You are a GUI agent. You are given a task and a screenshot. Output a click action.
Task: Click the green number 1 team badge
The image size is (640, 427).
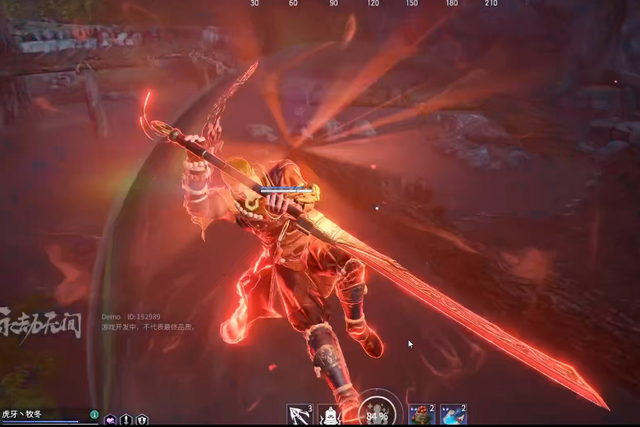[94, 414]
